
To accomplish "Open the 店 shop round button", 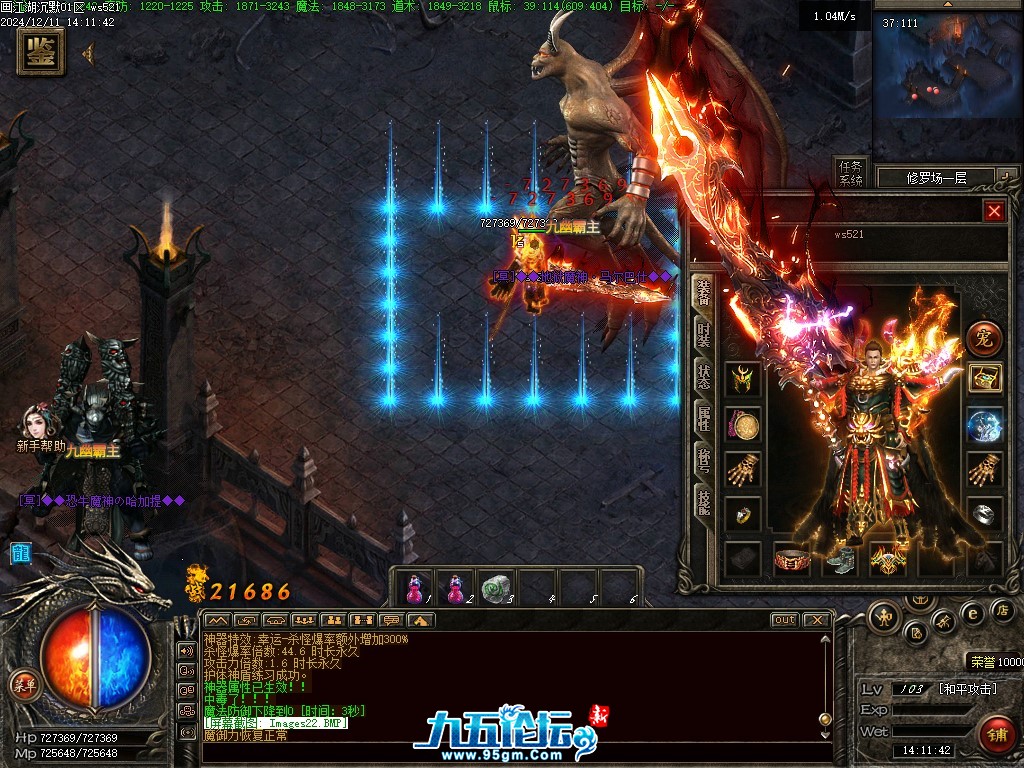I will pyautogui.click(x=1002, y=610).
